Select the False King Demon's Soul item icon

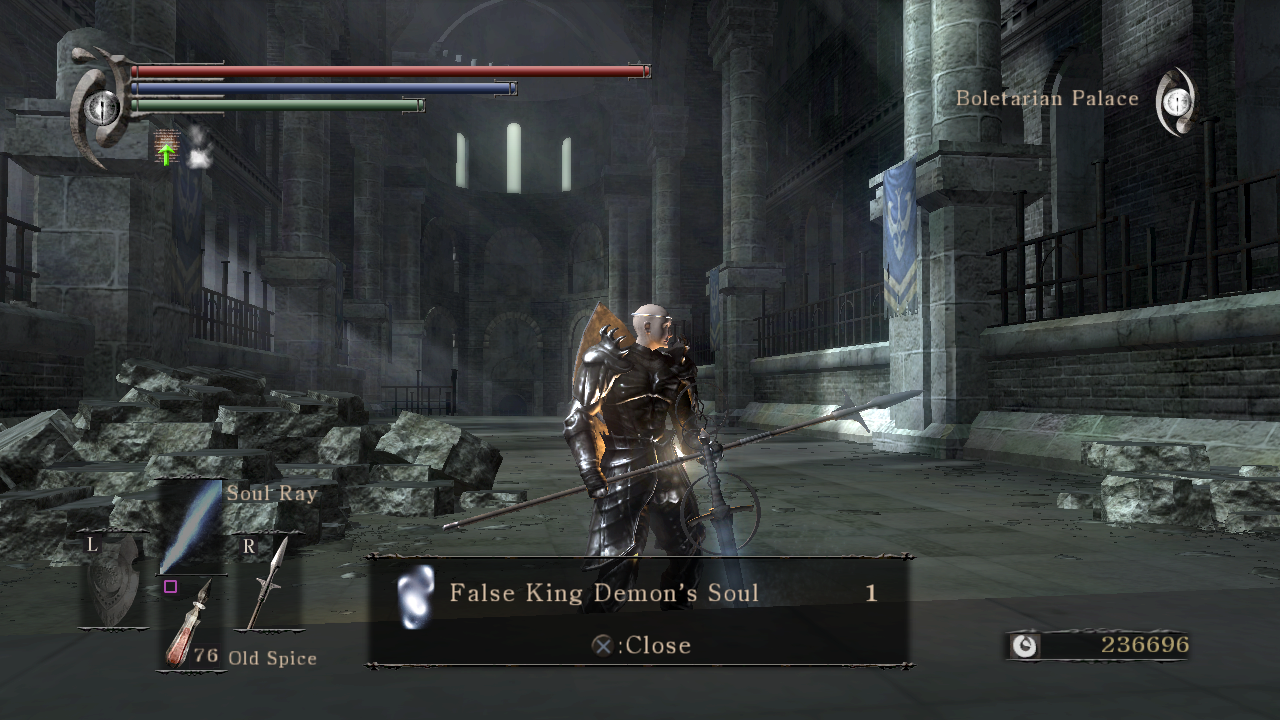[x=415, y=596]
